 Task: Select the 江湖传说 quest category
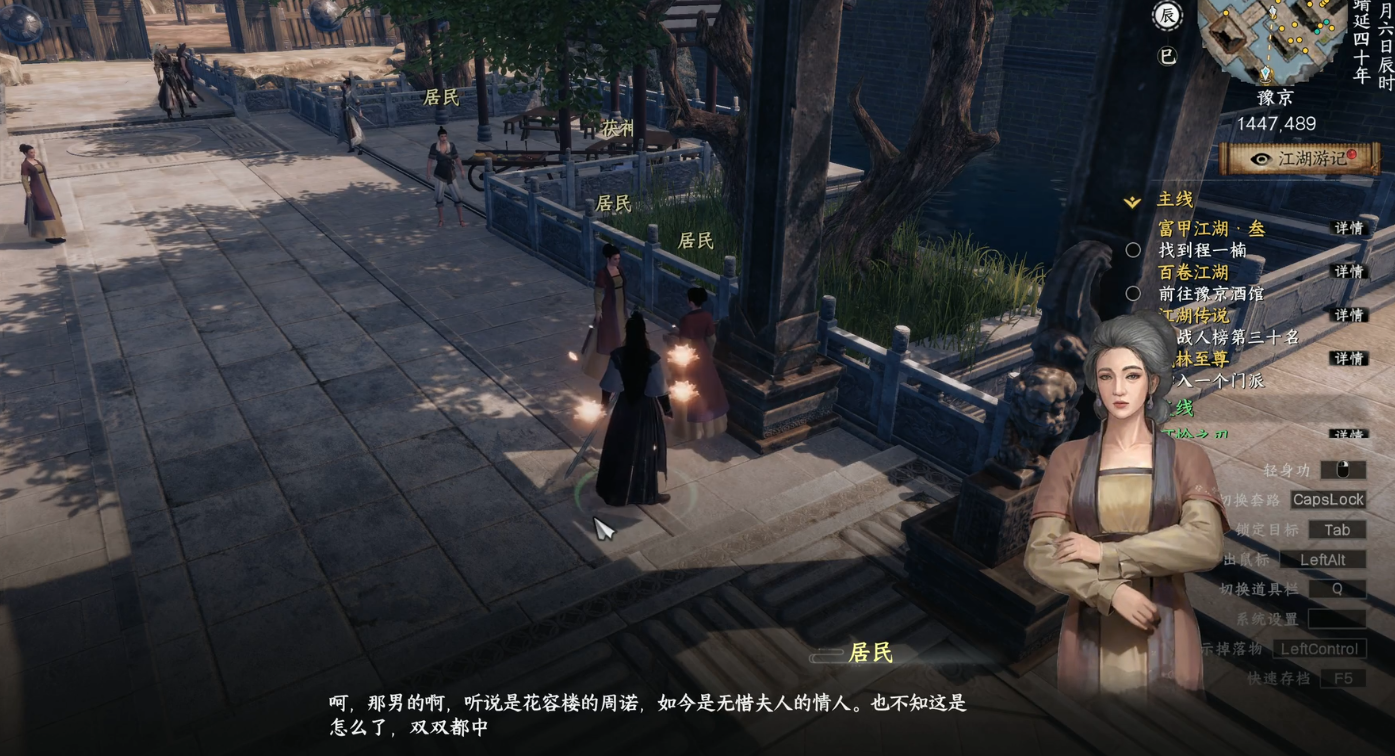click(x=1193, y=316)
